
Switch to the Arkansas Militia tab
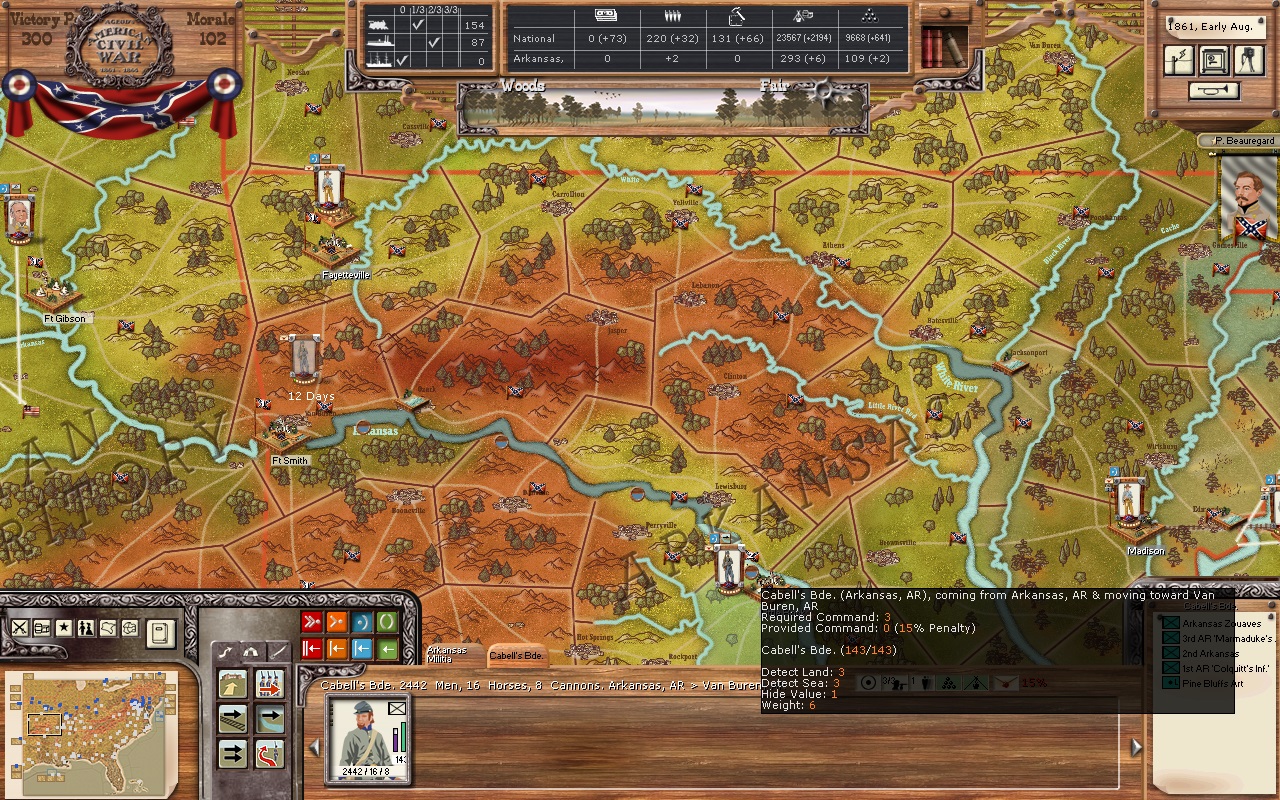[x=446, y=654]
